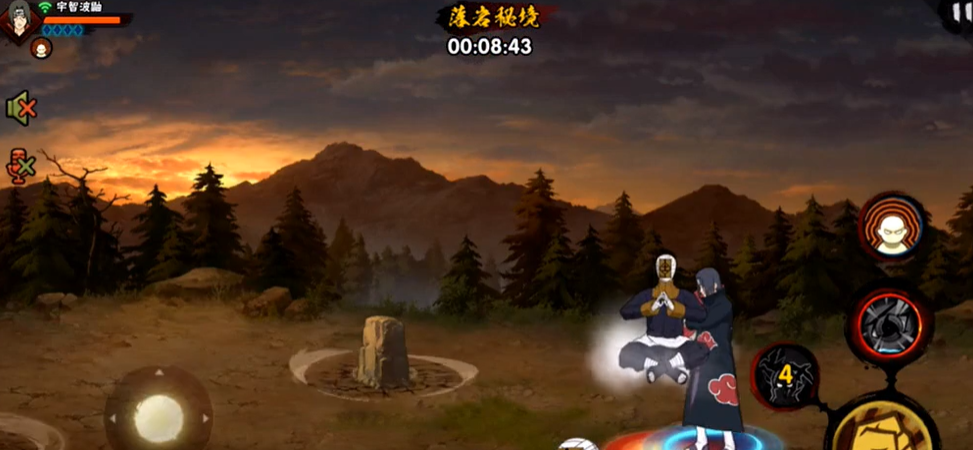Use the grey Sharingan pinwheel skill
This screenshot has height=450, width=973.
pos(888,325)
